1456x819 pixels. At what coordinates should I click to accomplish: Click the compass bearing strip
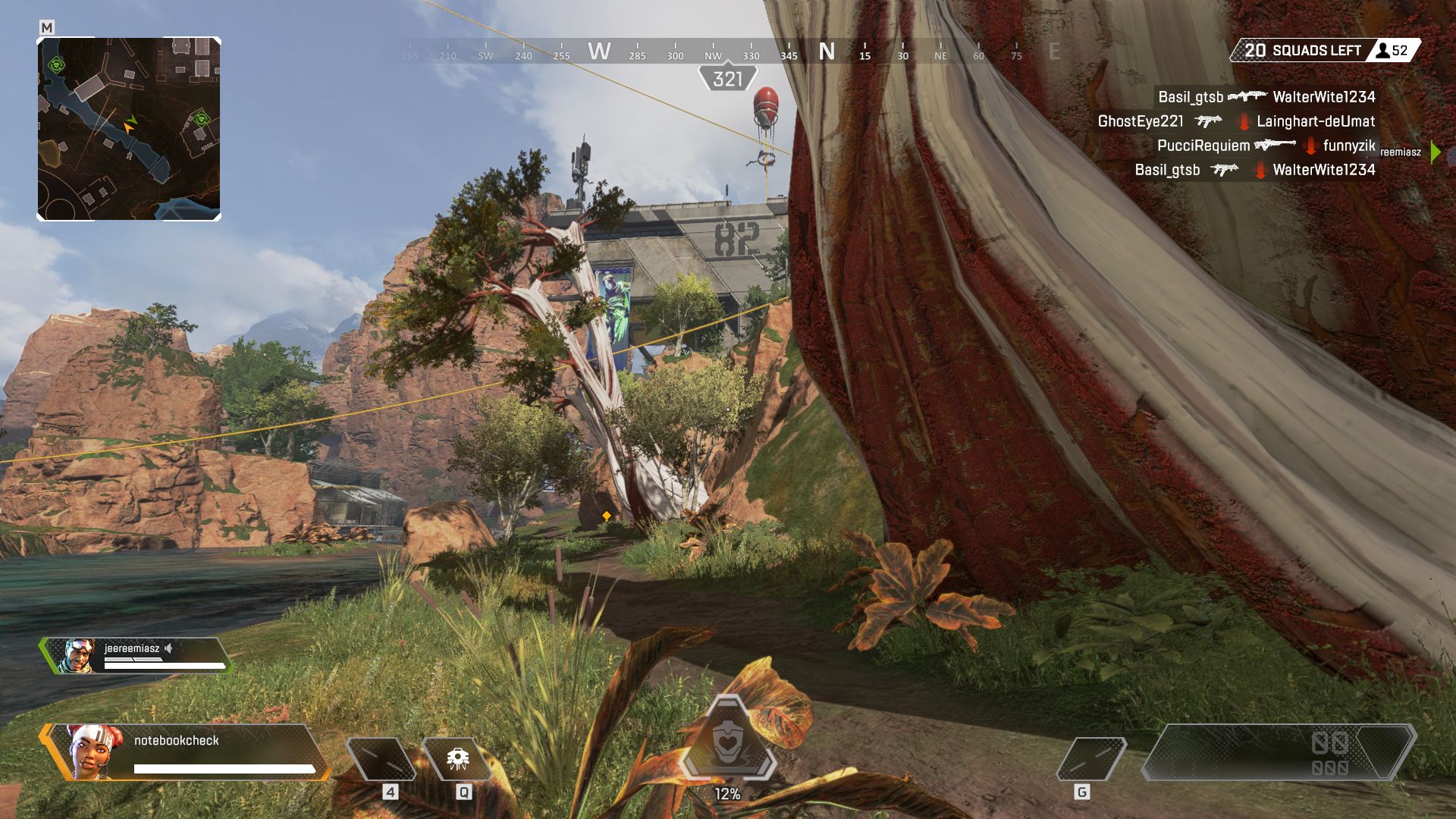click(x=728, y=52)
